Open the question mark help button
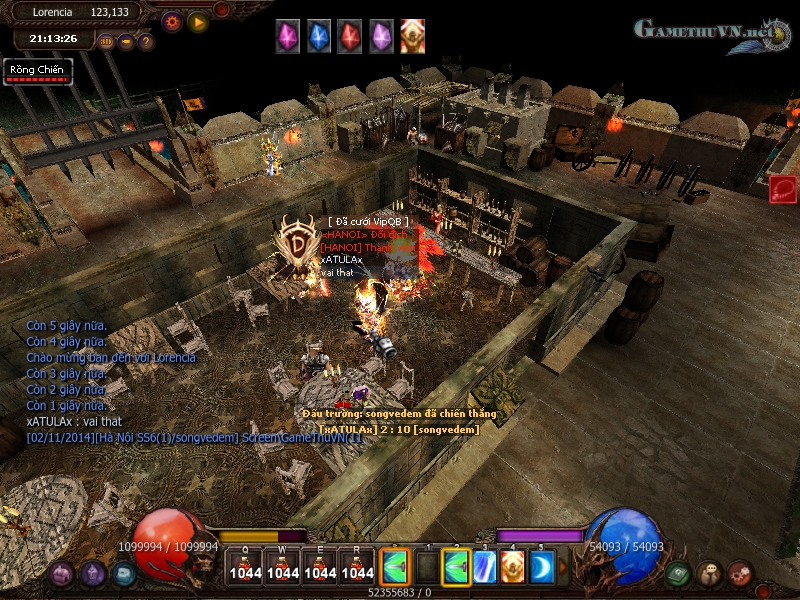800x600 pixels. (x=146, y=42)
